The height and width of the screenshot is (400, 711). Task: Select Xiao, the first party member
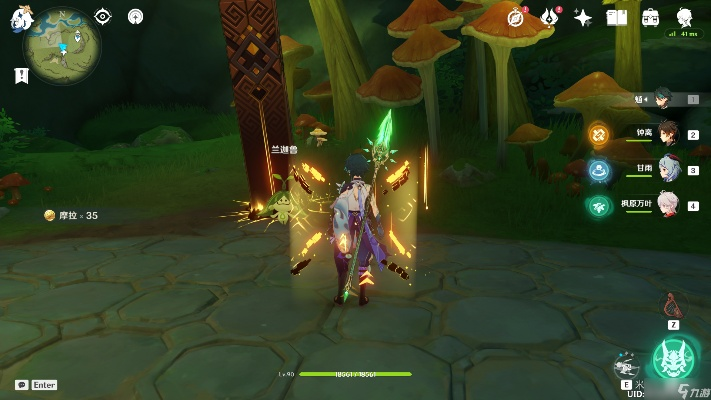click(666, 98)
